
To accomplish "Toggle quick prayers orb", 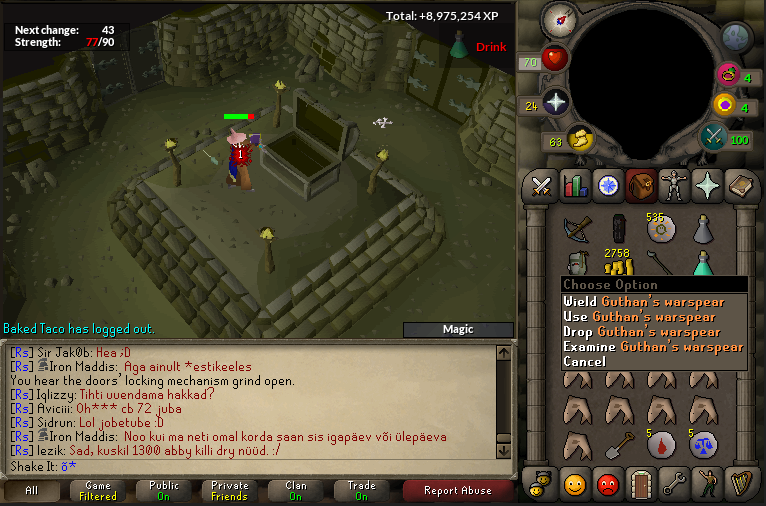I will click(555, 101).
